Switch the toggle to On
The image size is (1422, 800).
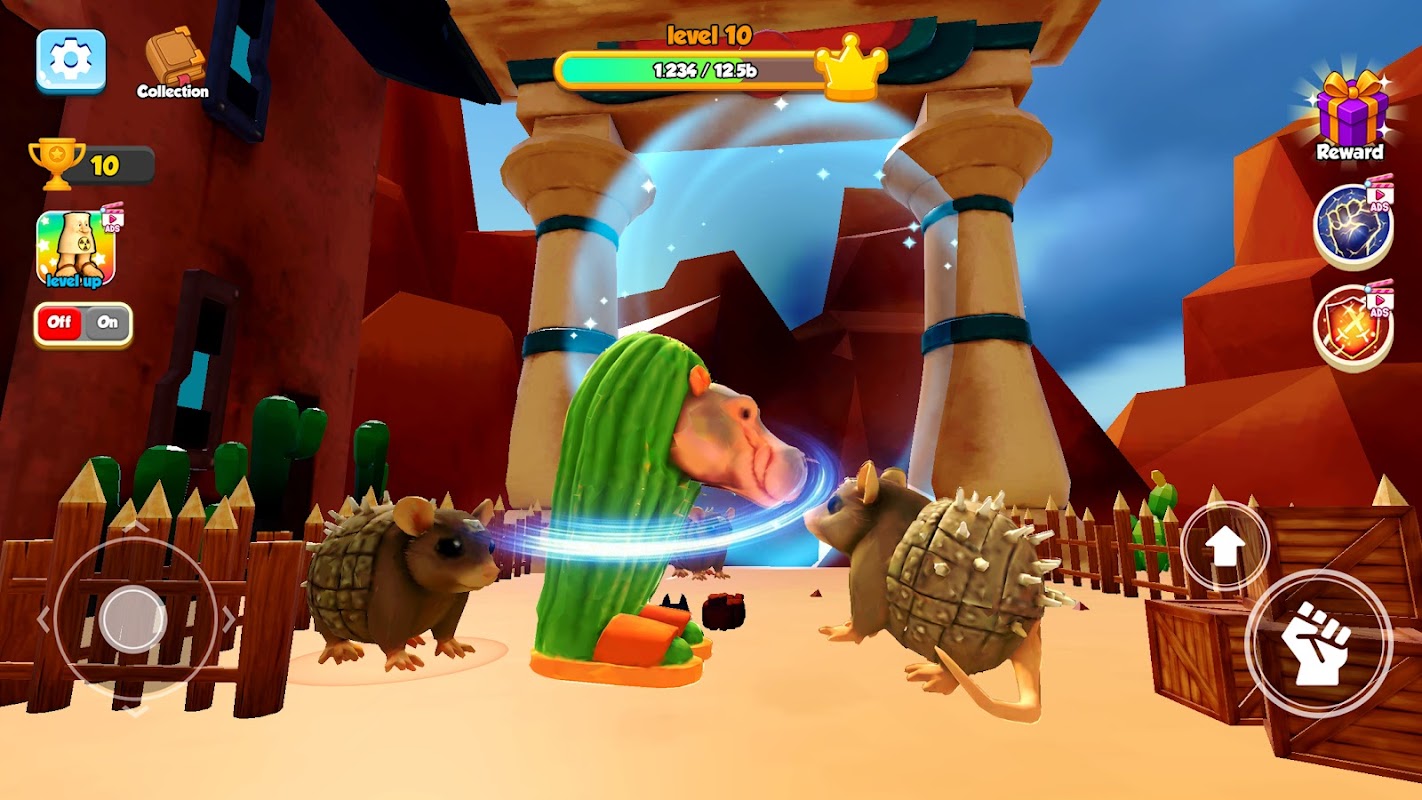pyautogui.click(x=107, y=323)
